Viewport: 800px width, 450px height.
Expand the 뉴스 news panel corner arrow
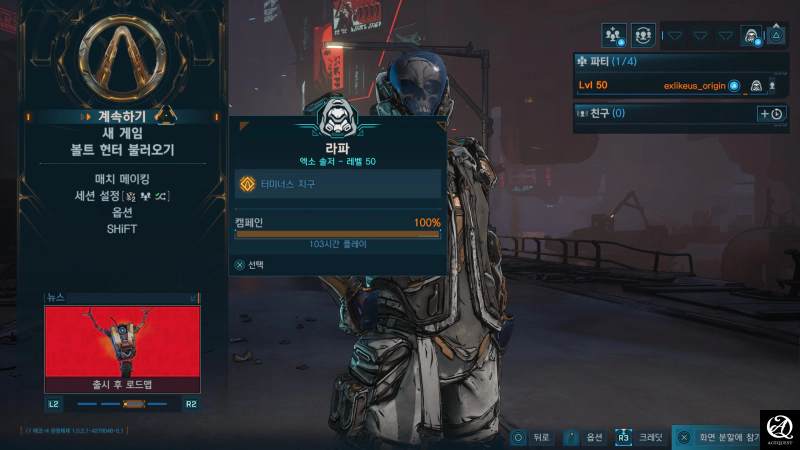tap(194, 298)
